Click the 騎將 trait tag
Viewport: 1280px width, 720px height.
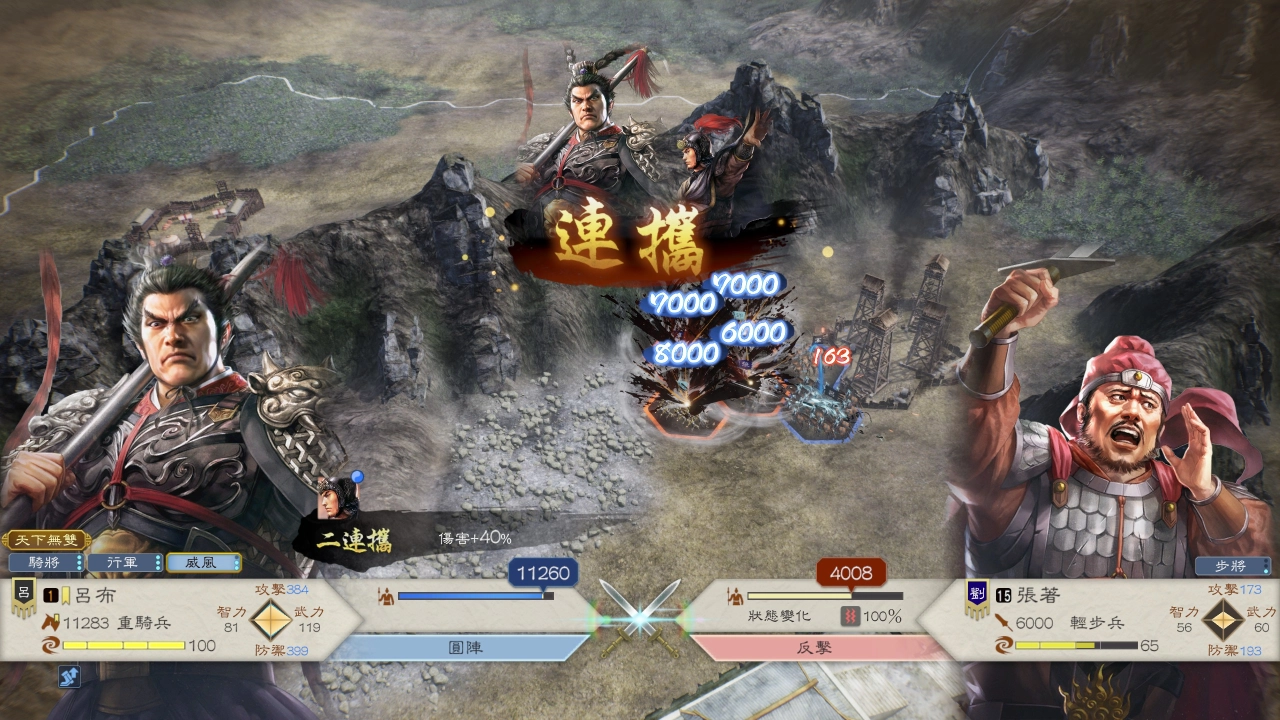[45, 563]
